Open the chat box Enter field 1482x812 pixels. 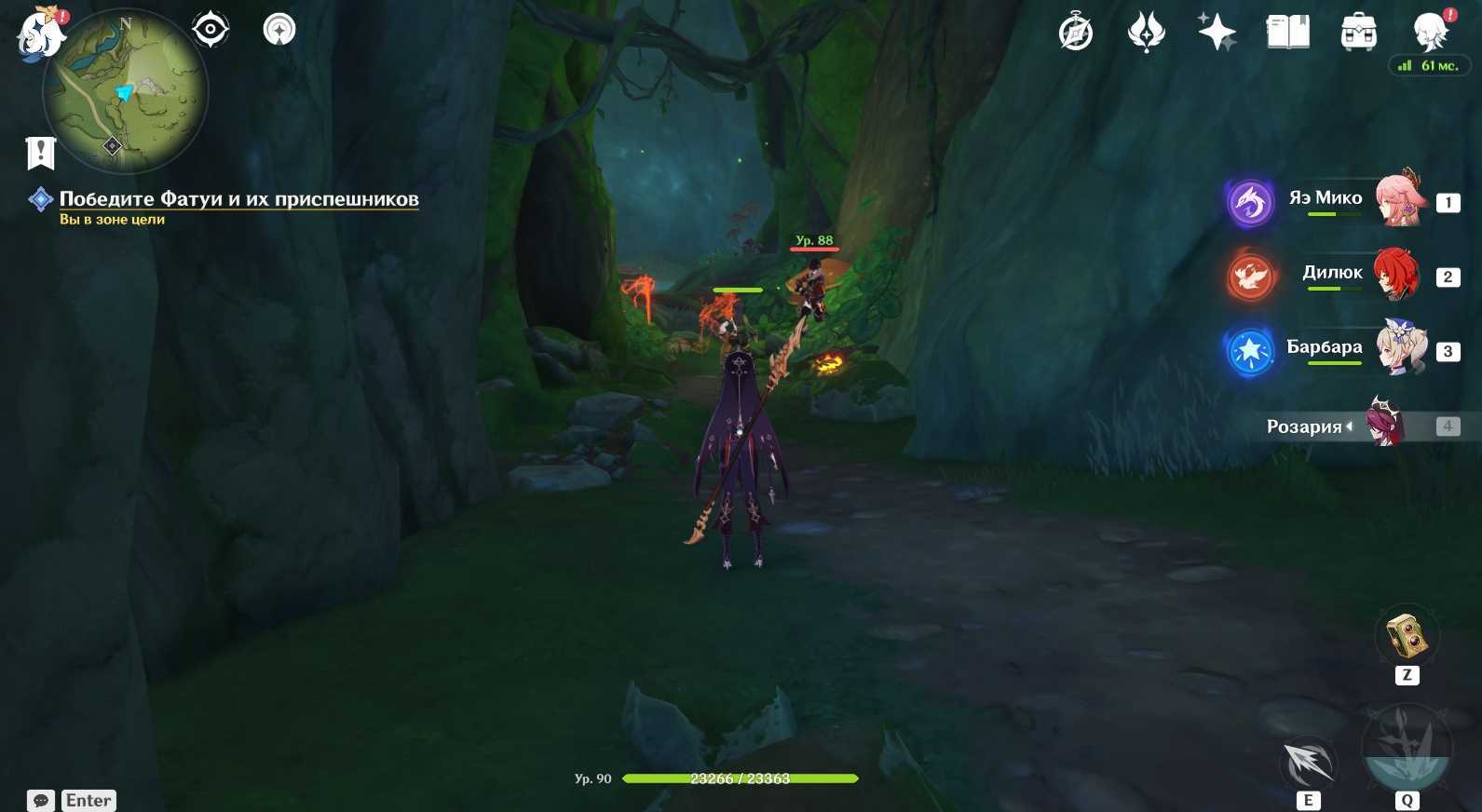tap(88, 800)
